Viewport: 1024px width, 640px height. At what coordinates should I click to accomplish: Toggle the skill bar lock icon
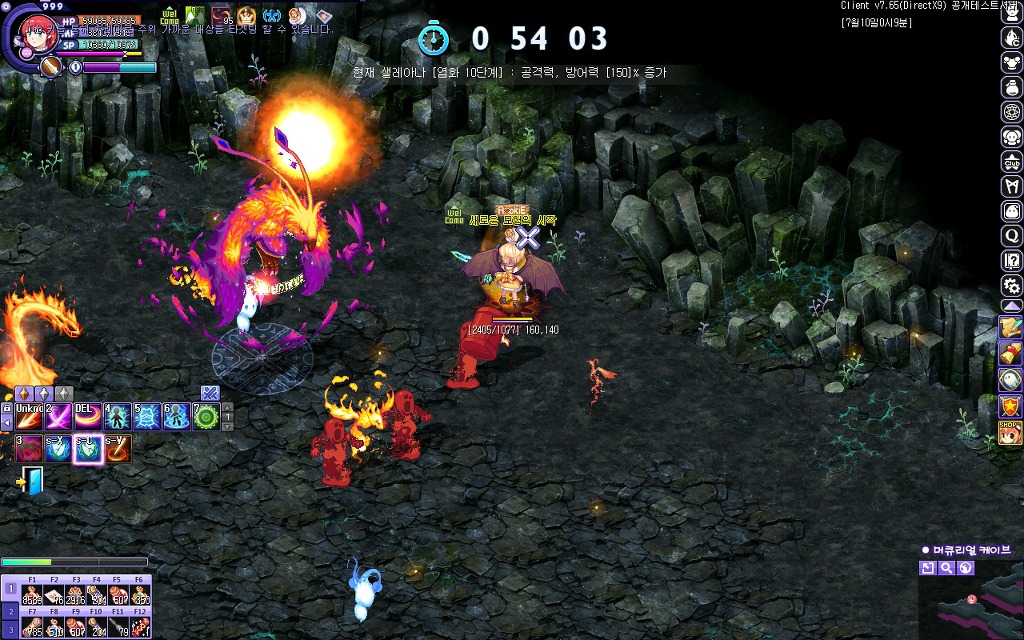tap(7, 408)
